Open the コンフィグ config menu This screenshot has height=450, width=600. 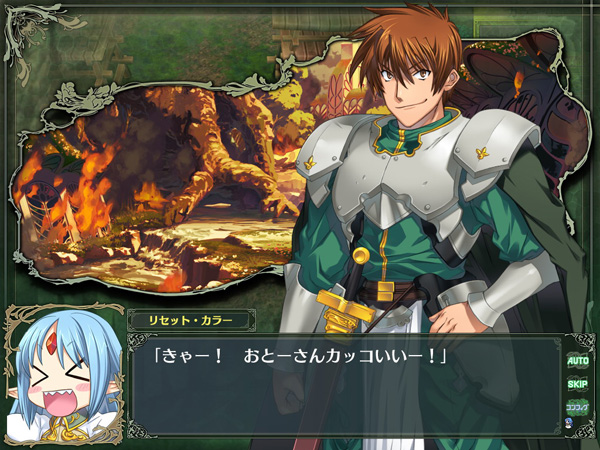[x=577, y=407]
